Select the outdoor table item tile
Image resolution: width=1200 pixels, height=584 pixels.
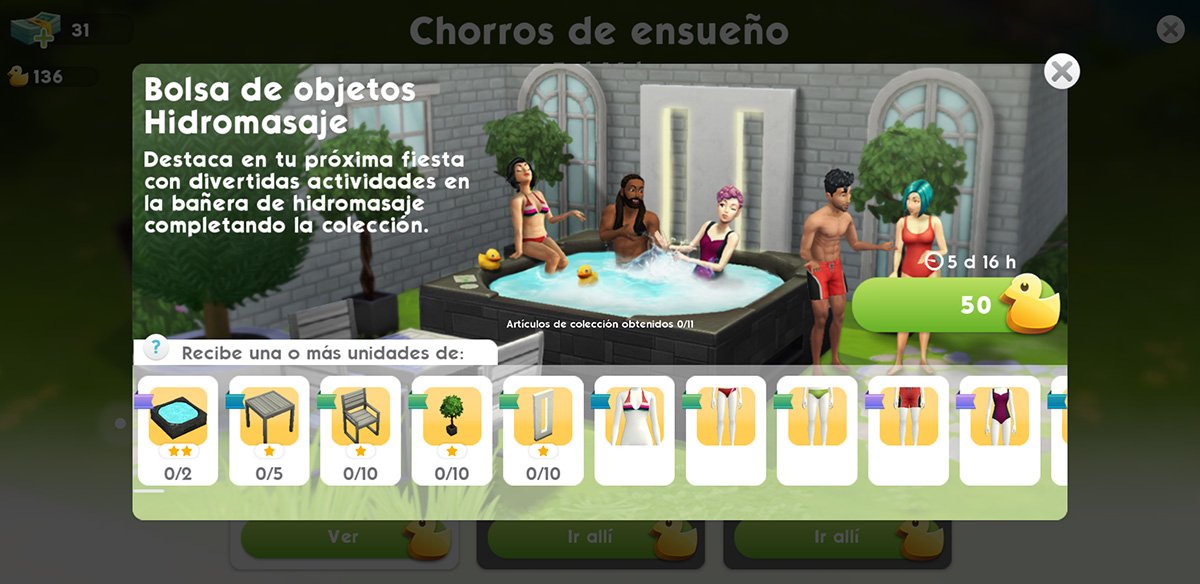point(269,430)
